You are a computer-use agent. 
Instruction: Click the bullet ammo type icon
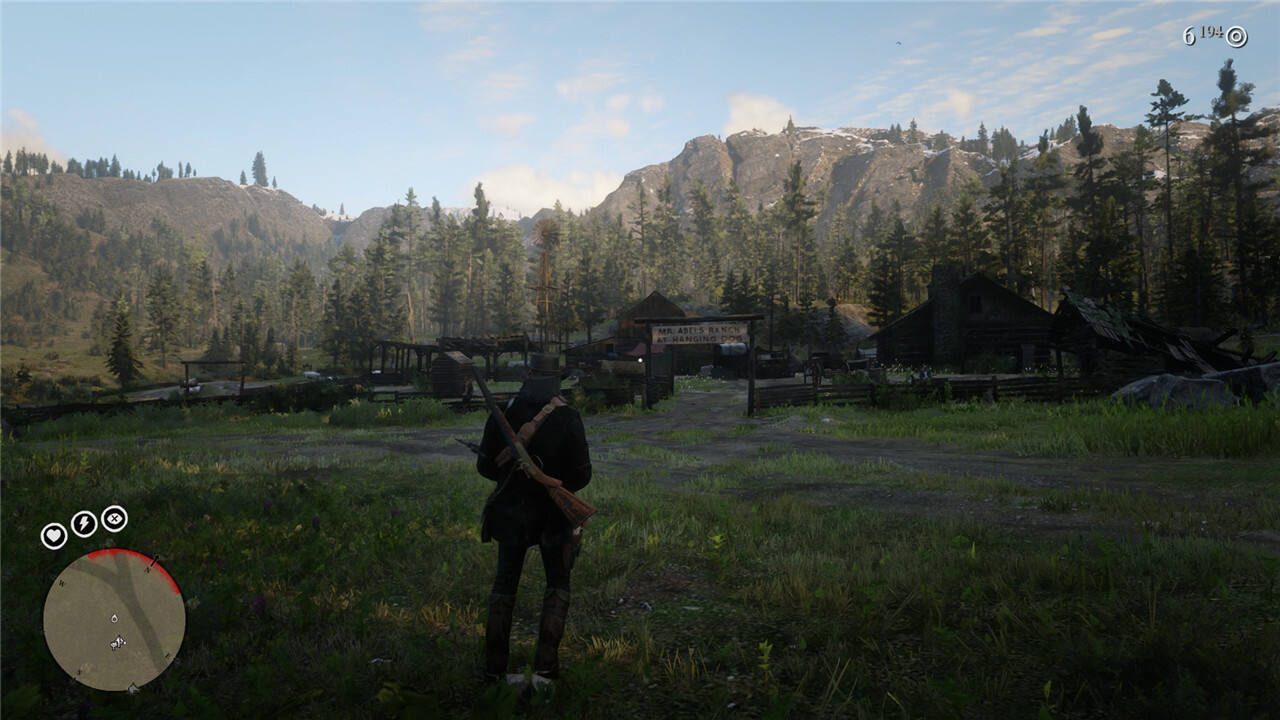click(x=1237, y=37)
